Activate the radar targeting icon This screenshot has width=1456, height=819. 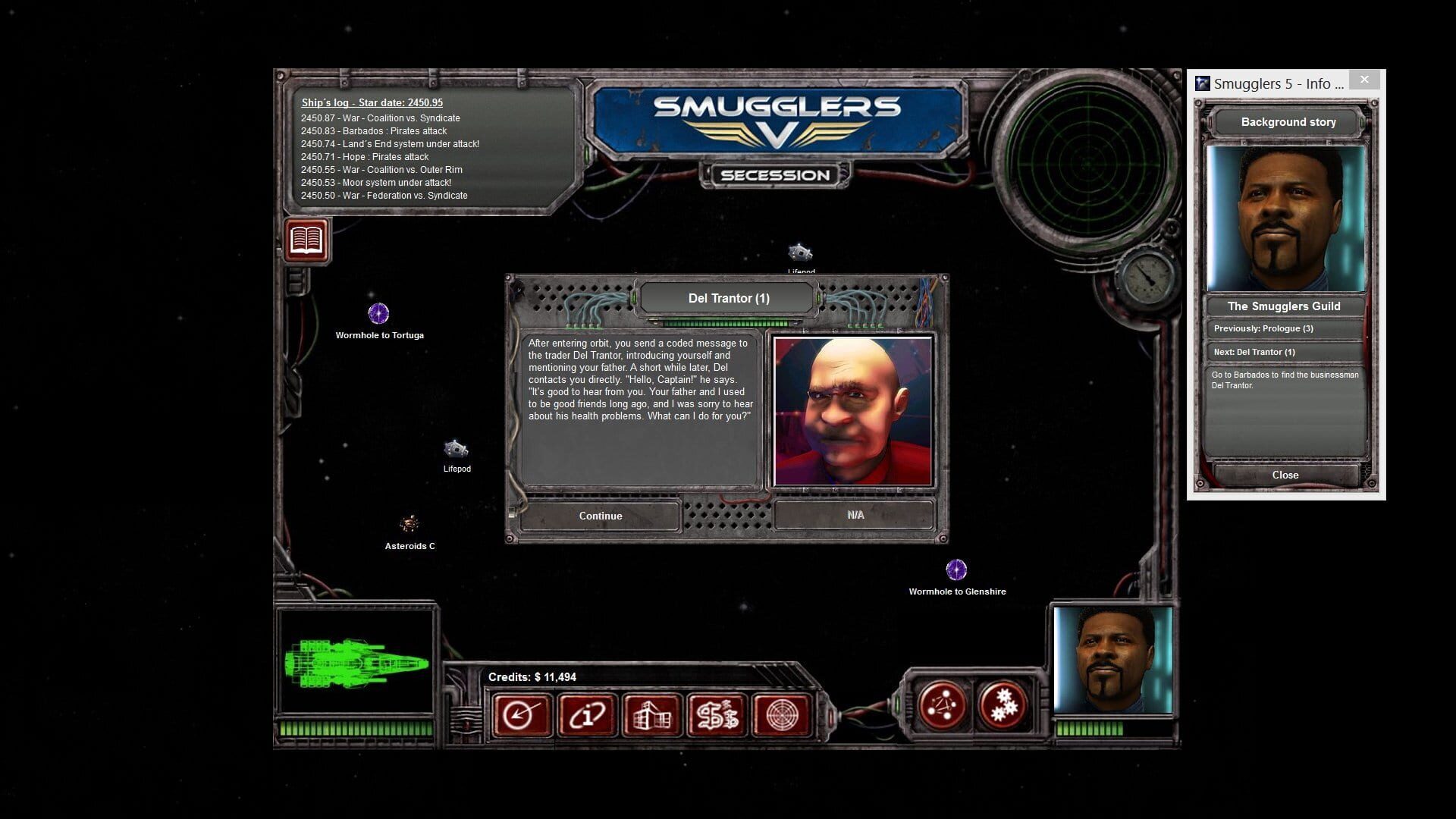tap(783, 714)
